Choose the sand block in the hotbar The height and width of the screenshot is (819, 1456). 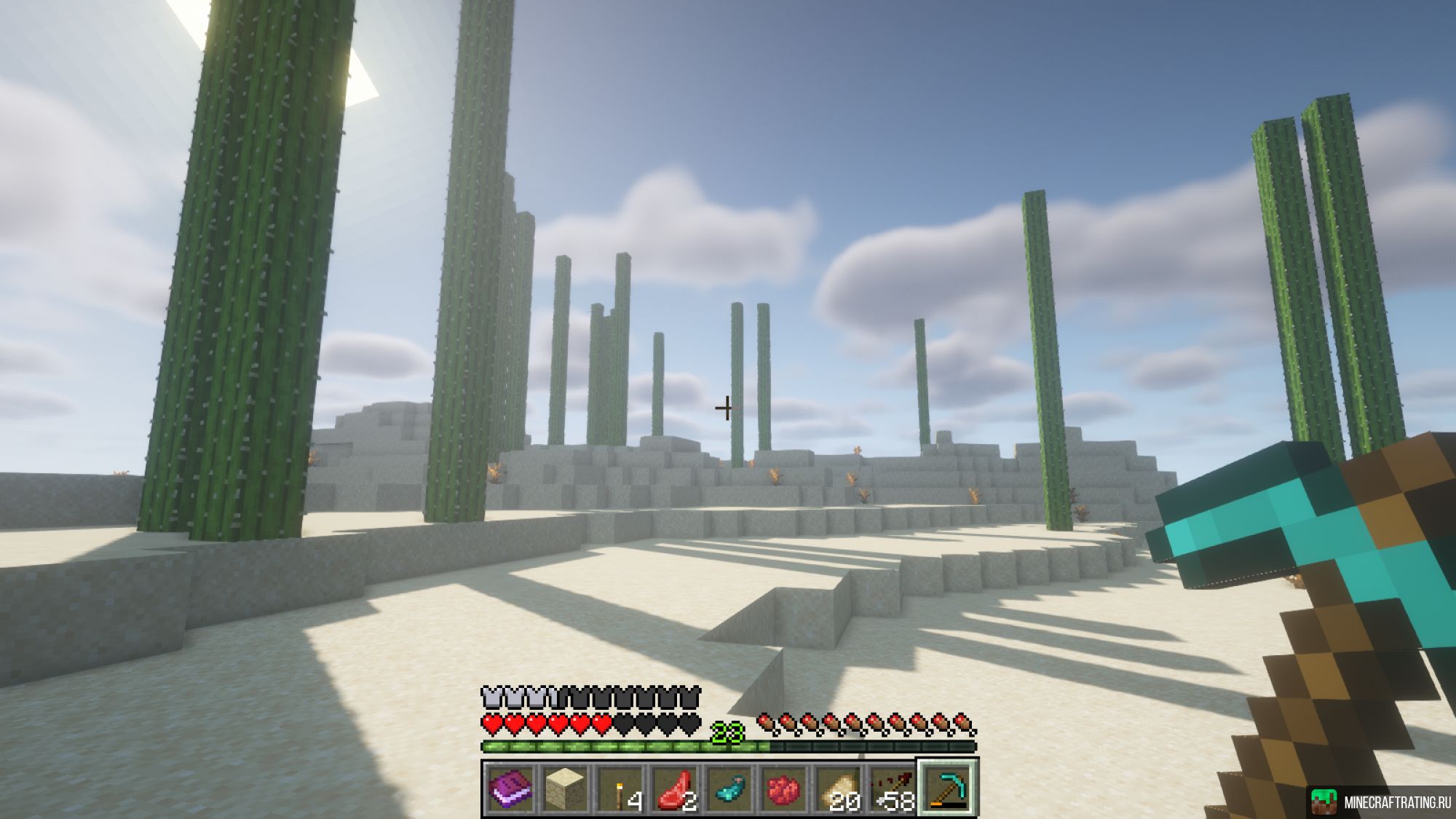pos(566,788)
